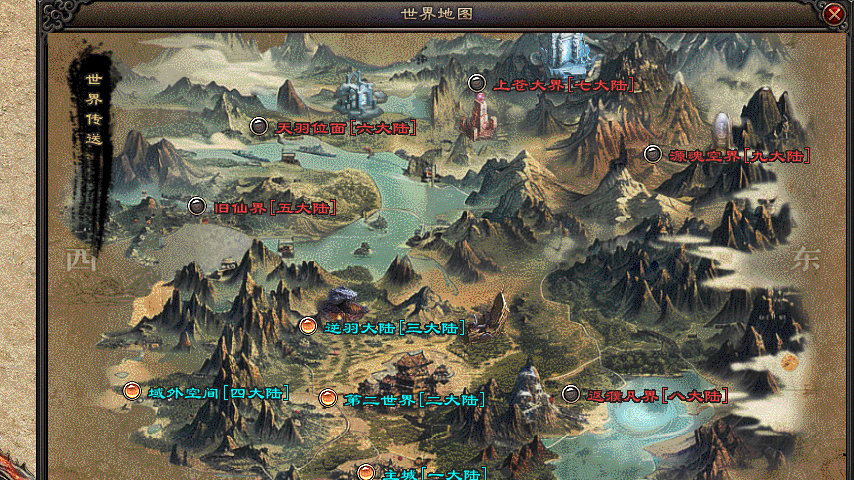Viewport: 854px width, 480px height.
Task: Click the 旧仙界 [五大陆] map marker
Action: tap(197, 206)
